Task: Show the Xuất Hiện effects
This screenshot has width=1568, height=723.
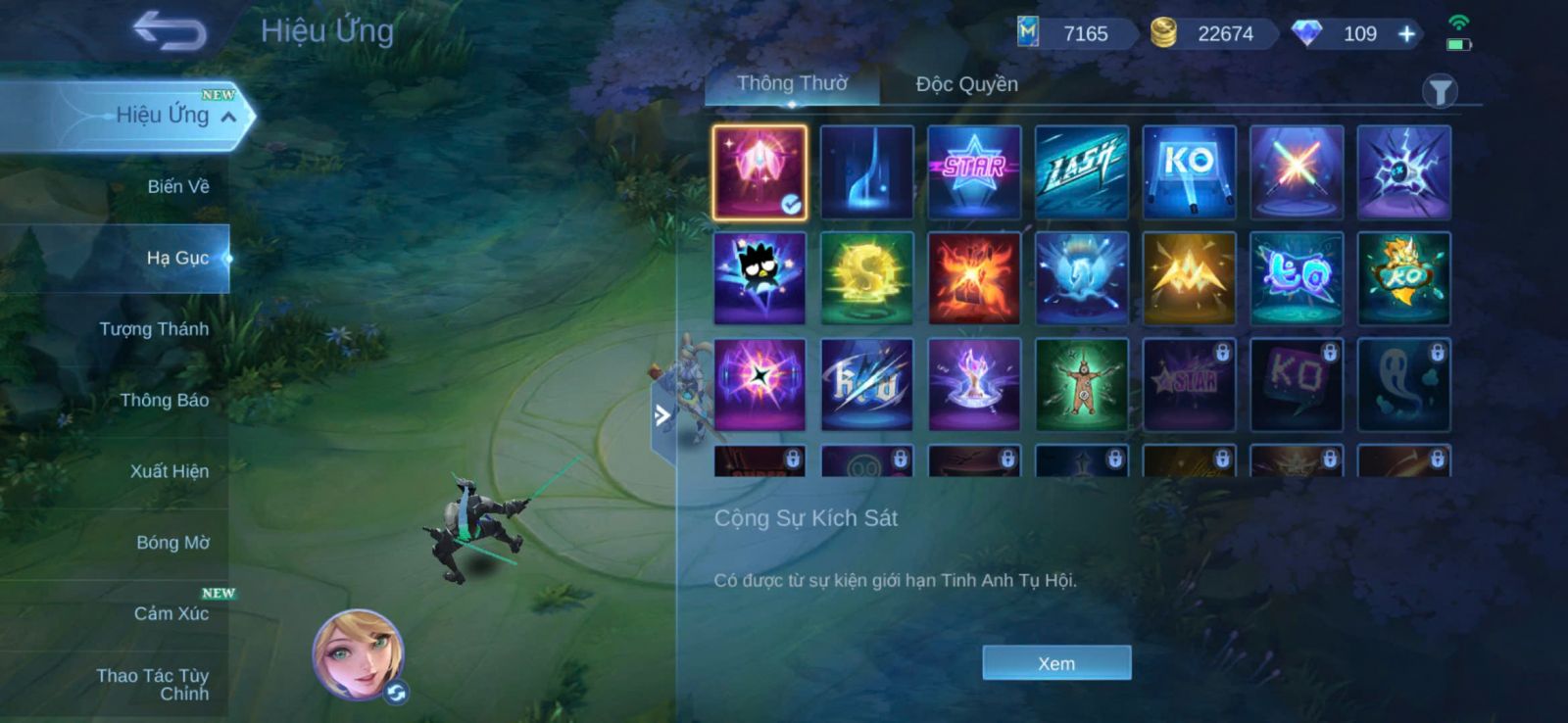Action: click(169, 471)
